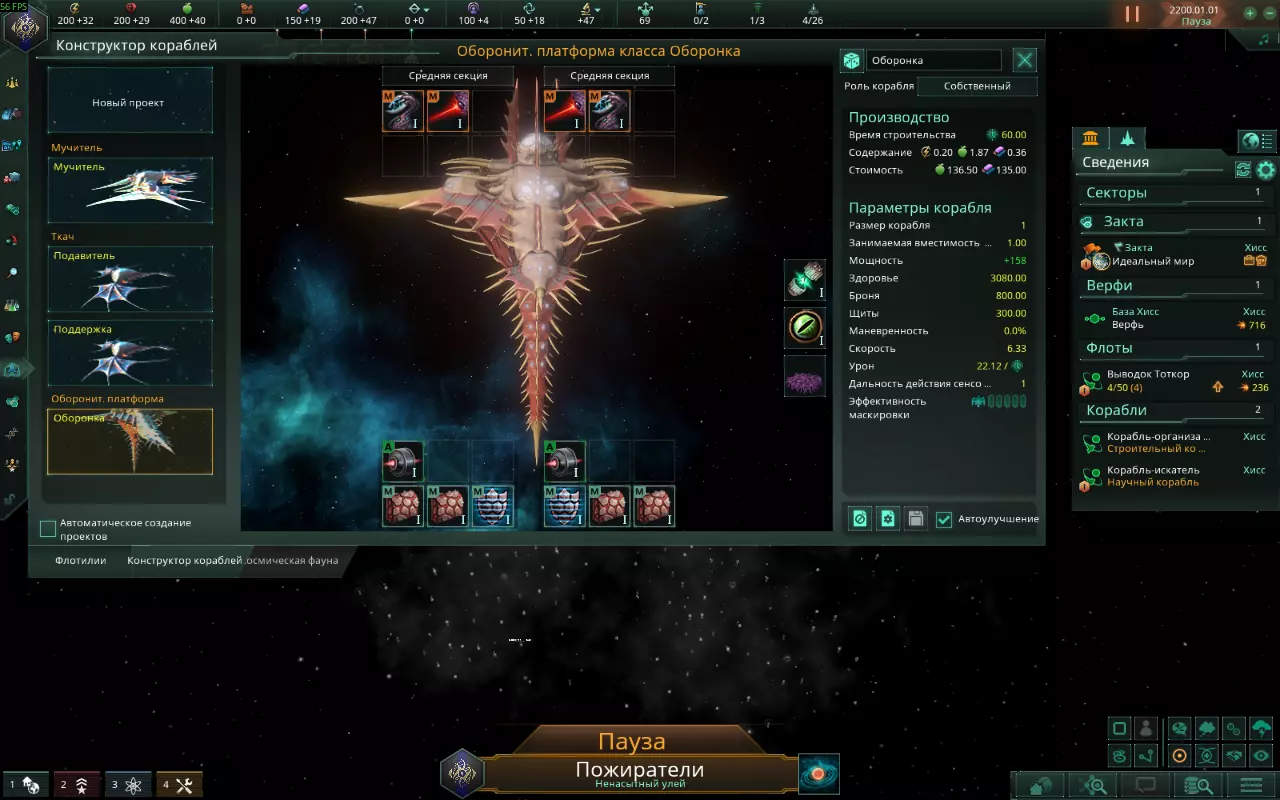Open the Поддержка ship design
Viewport: 1280px width, 800px height.
coord(130,352)
